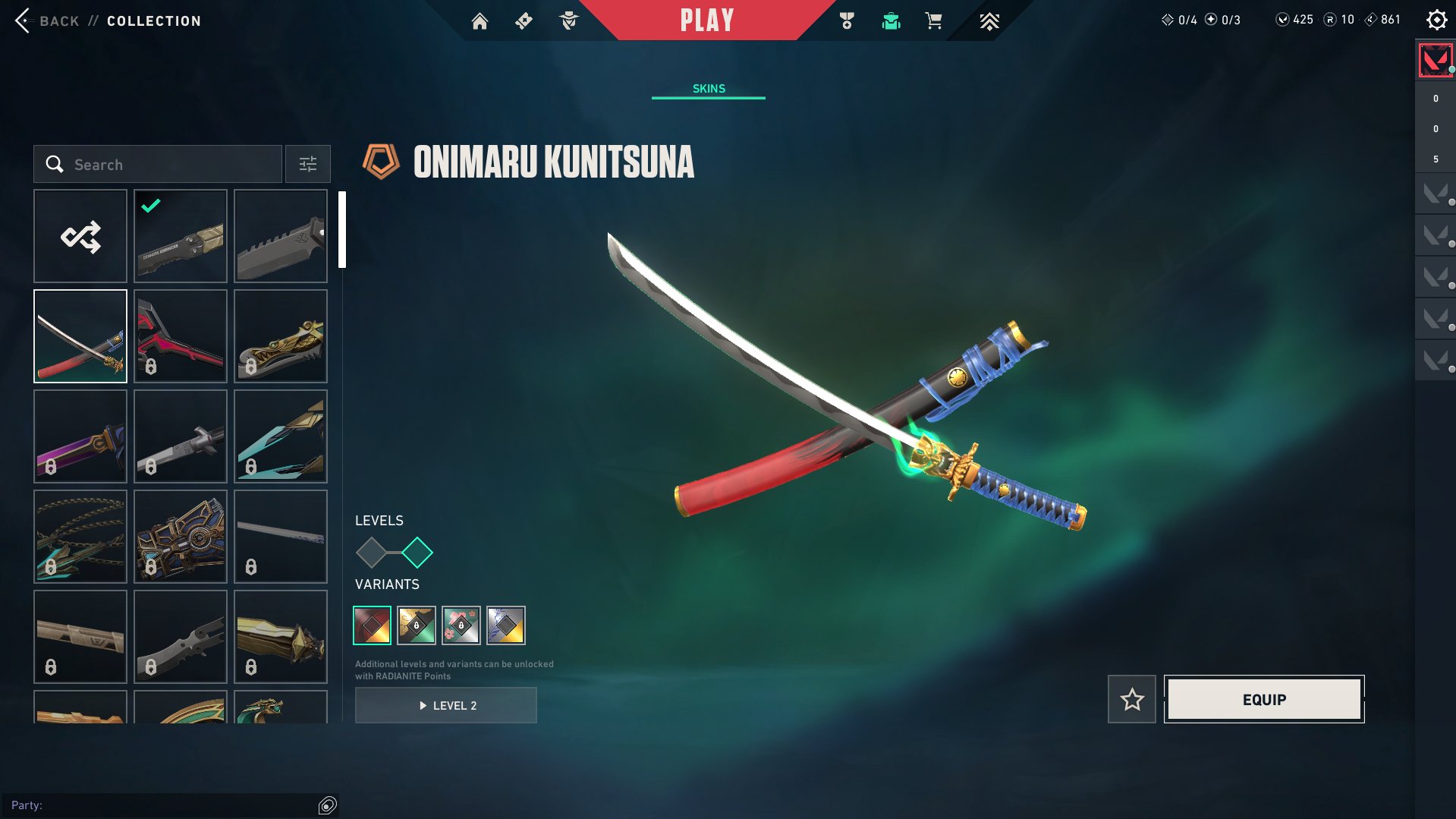The image size is (1456, 819).
Task: Favorite Onimaru Kunitsuna with the star
Action: coord(1131,700)
